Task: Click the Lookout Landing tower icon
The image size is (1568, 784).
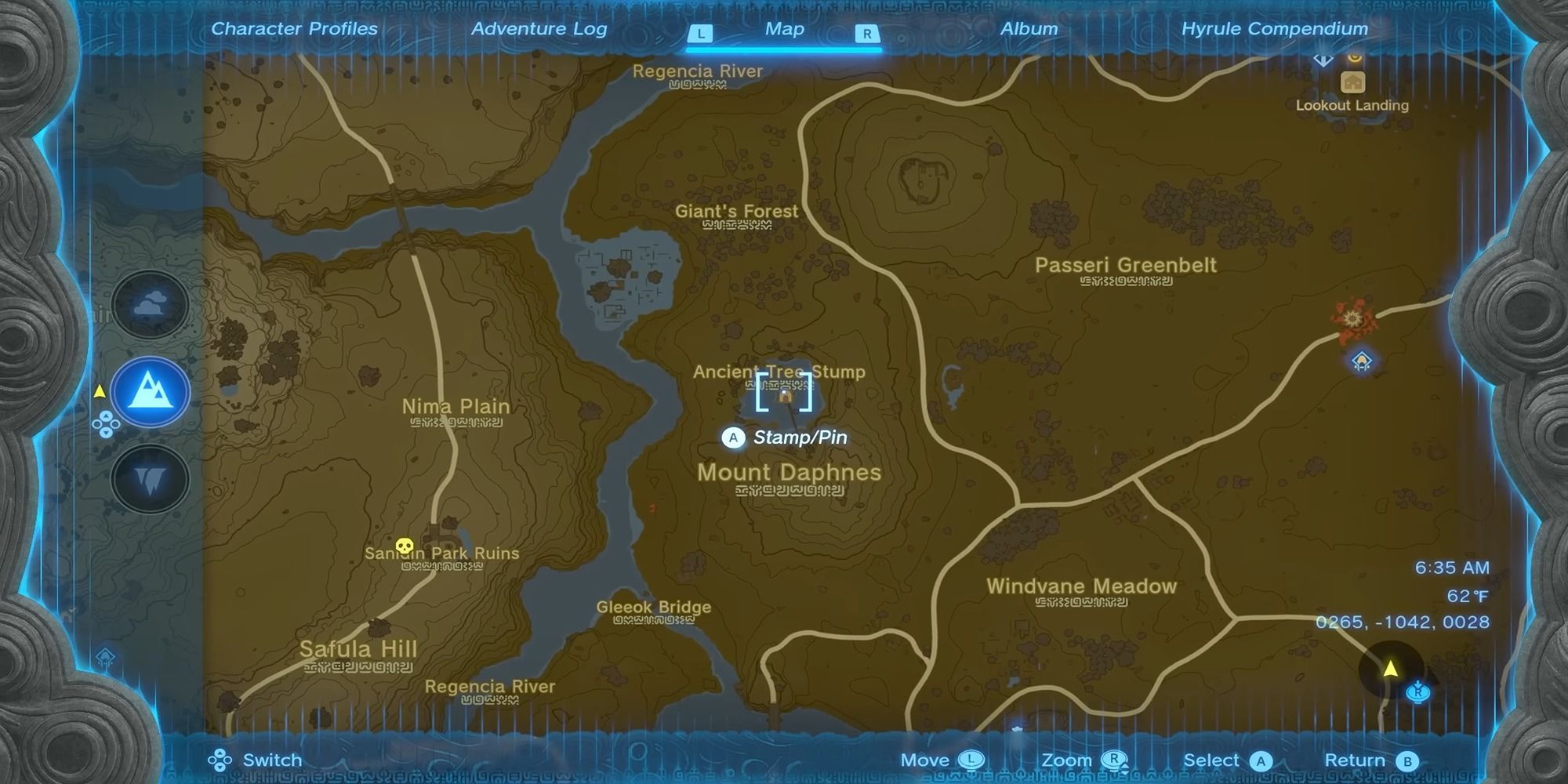Action: tap(1353, 83)
